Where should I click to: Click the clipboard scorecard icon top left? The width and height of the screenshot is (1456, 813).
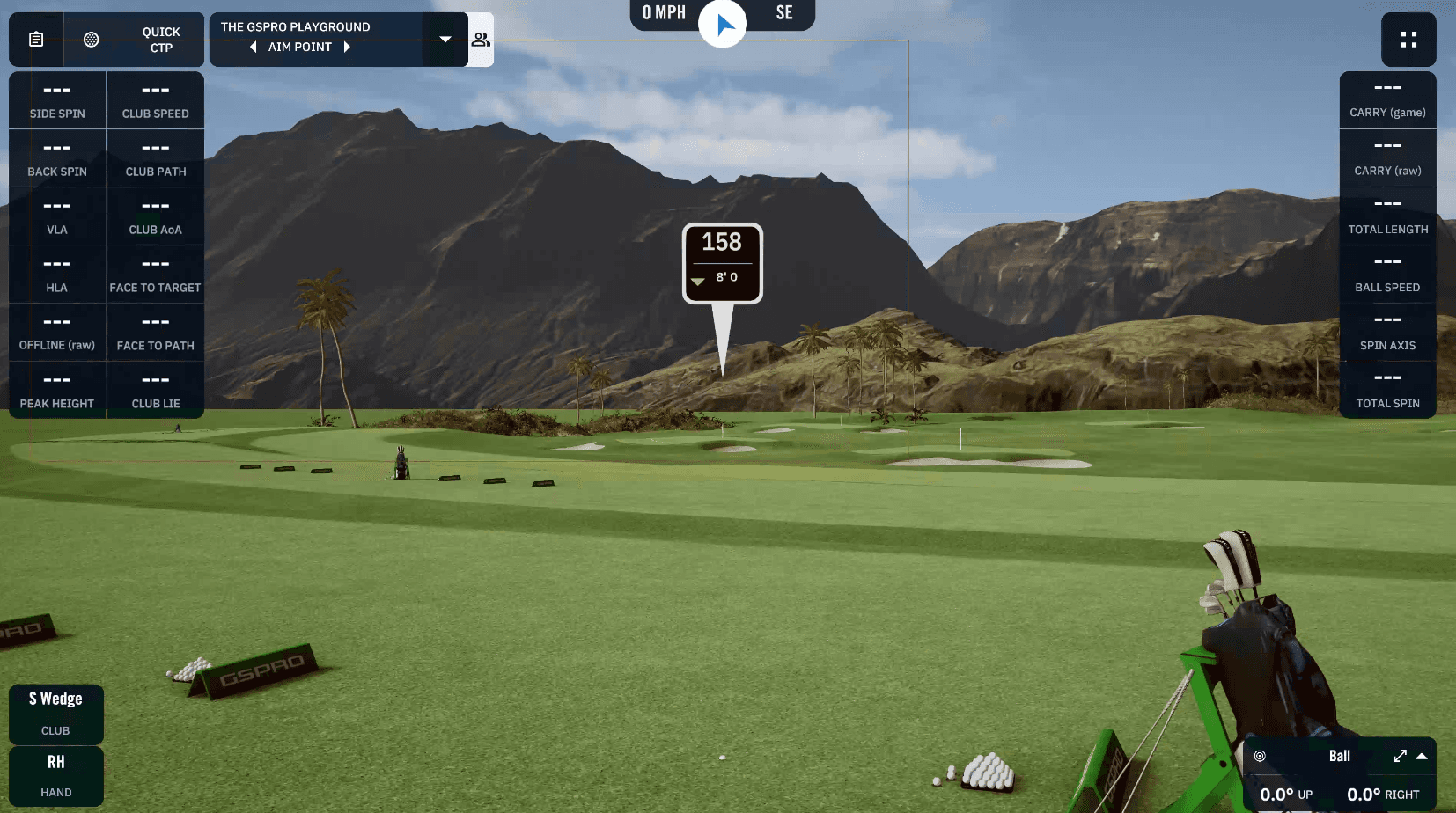tap(35, 39)
